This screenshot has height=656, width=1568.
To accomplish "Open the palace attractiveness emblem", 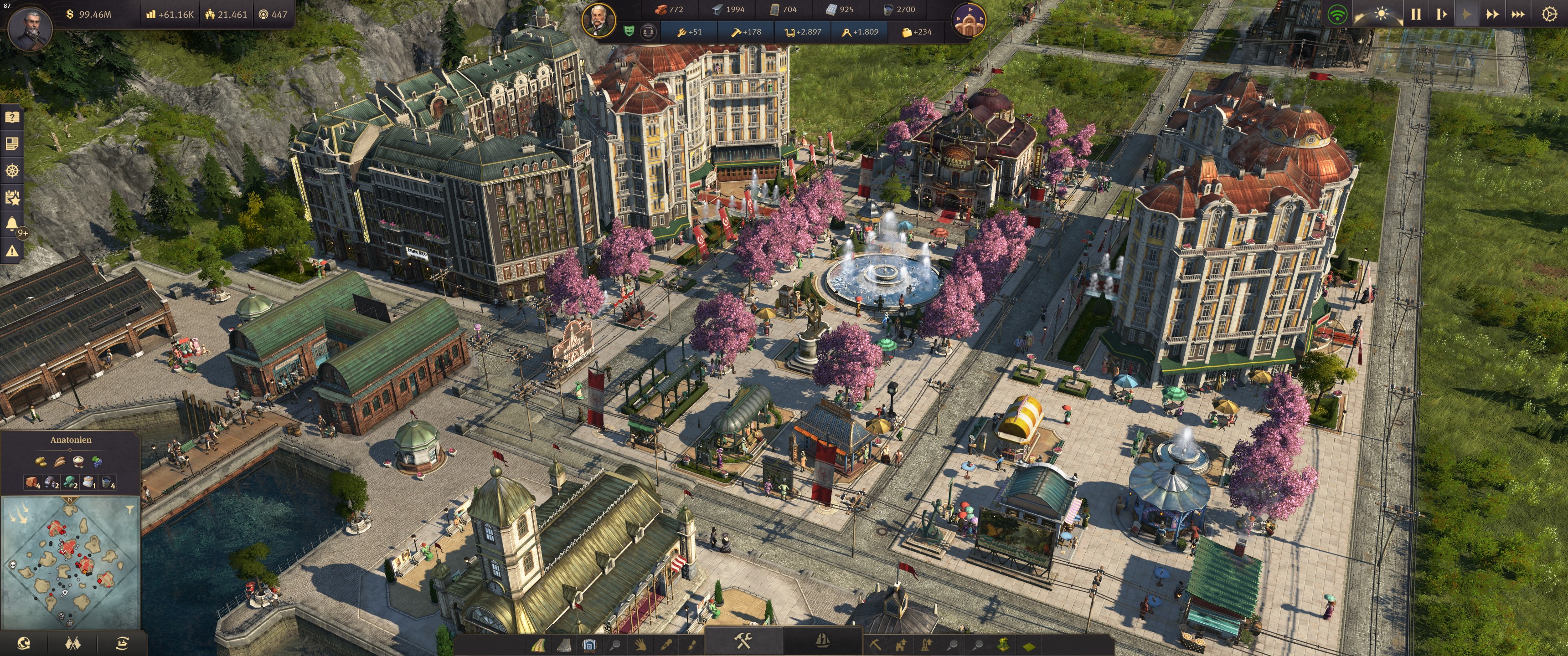I will [968, 20].
